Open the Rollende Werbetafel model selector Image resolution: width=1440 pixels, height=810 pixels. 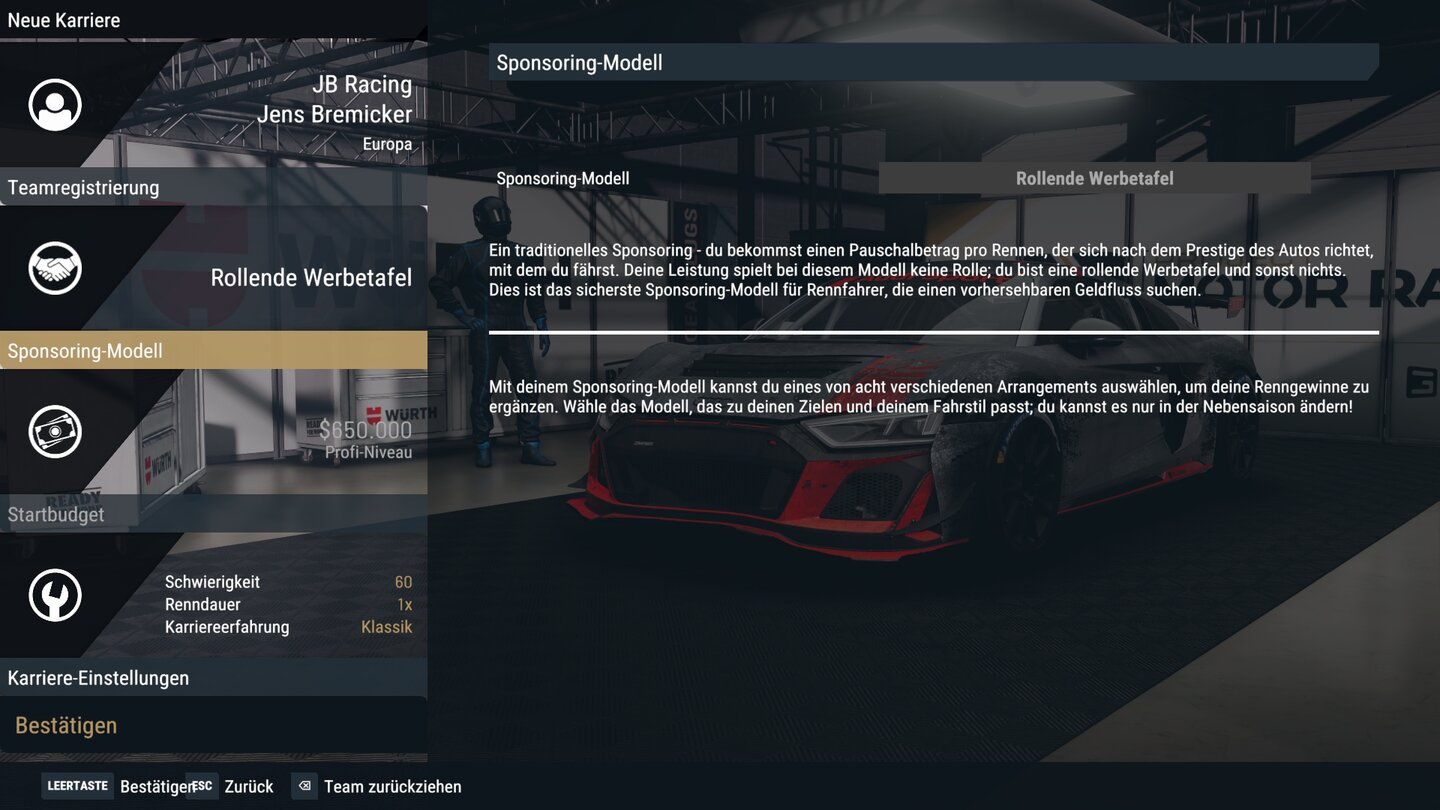pos(1094,177)
